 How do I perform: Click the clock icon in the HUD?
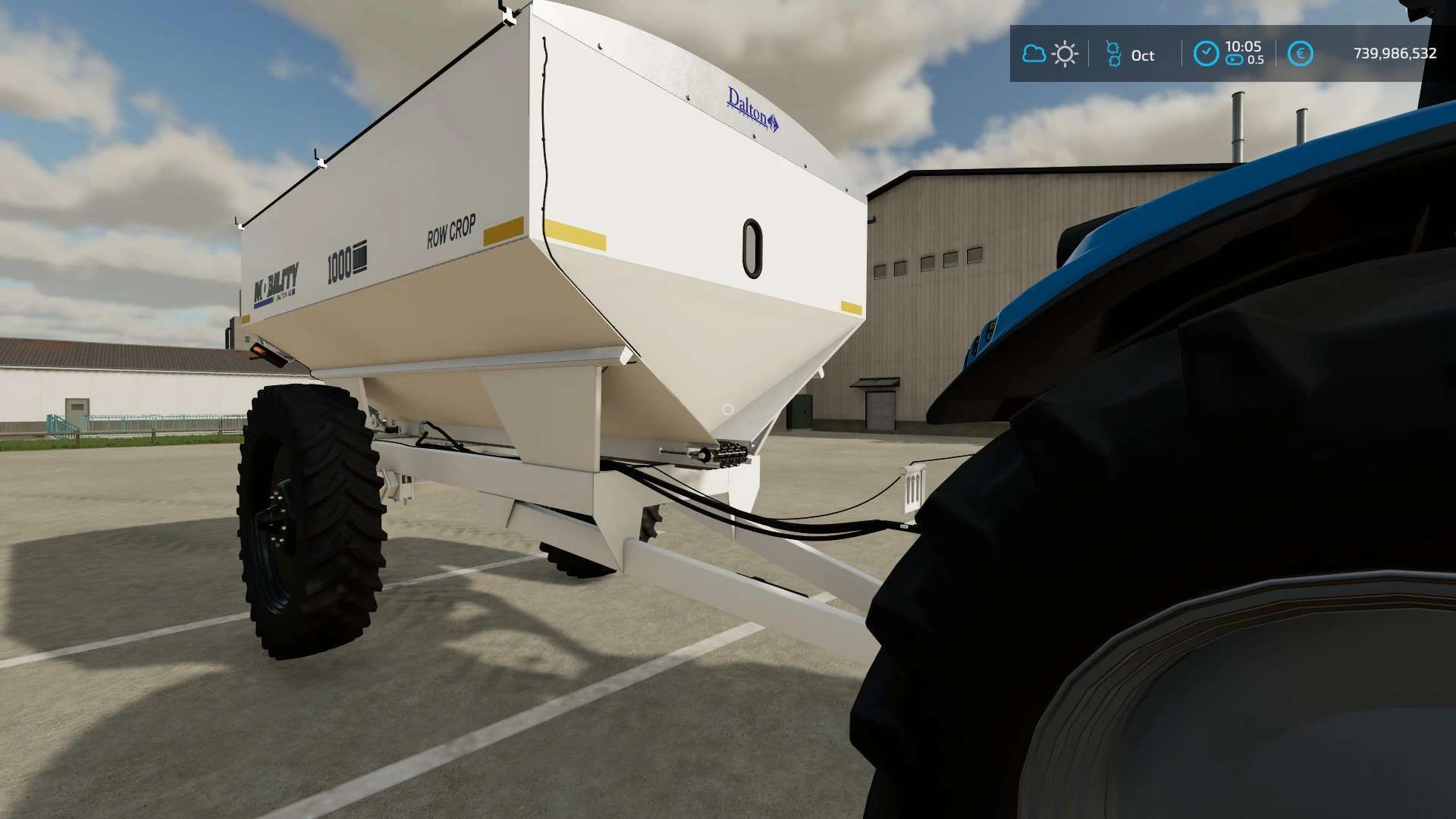tap(1205, 53)
